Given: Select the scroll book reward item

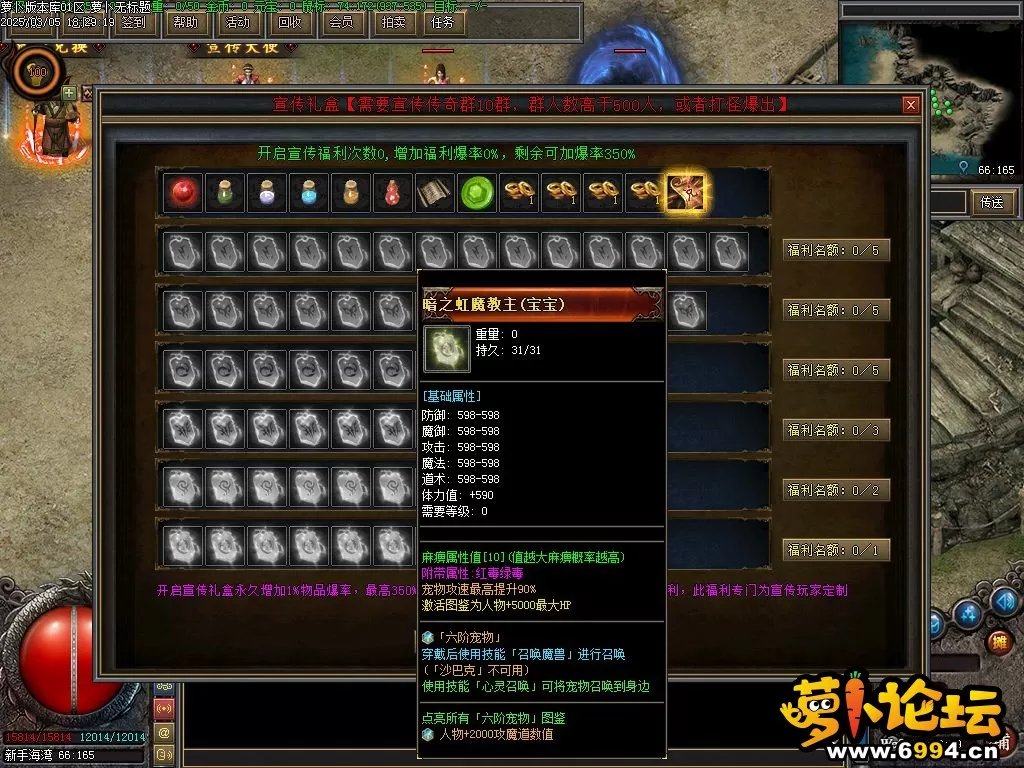Looking at the screenshot, I should 435,193.
